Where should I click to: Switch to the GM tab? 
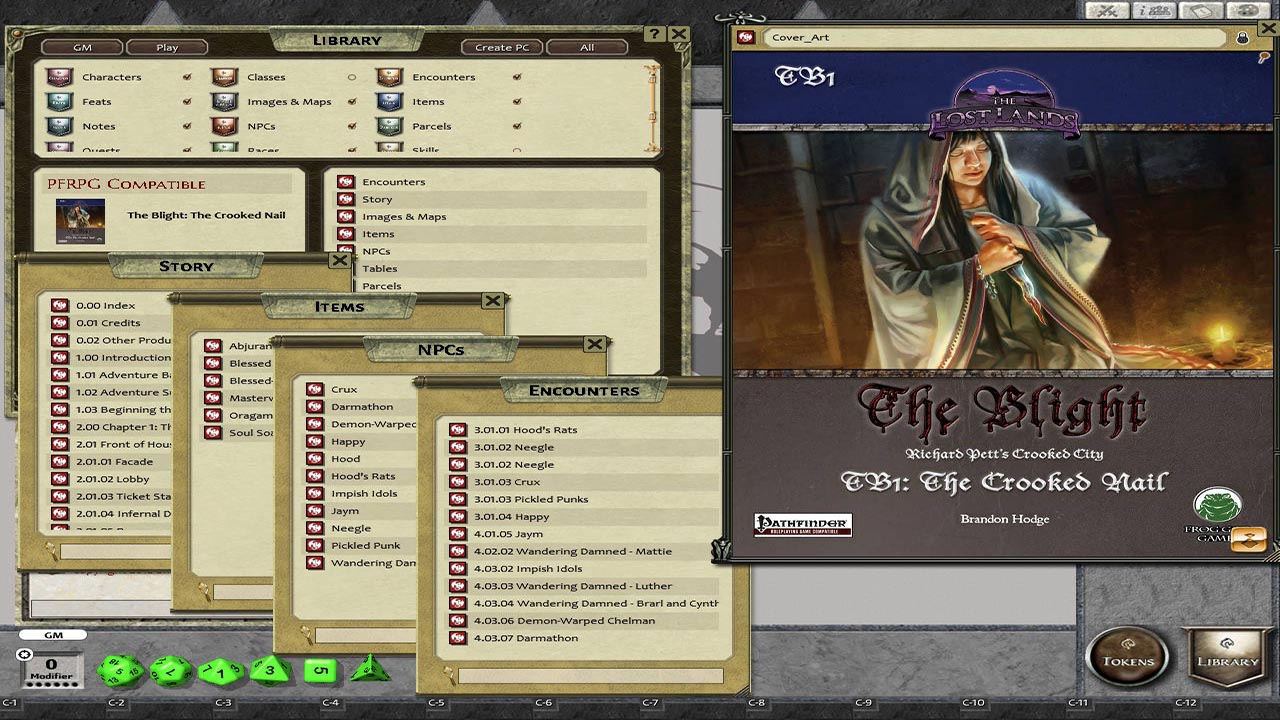tap(80, 46)
